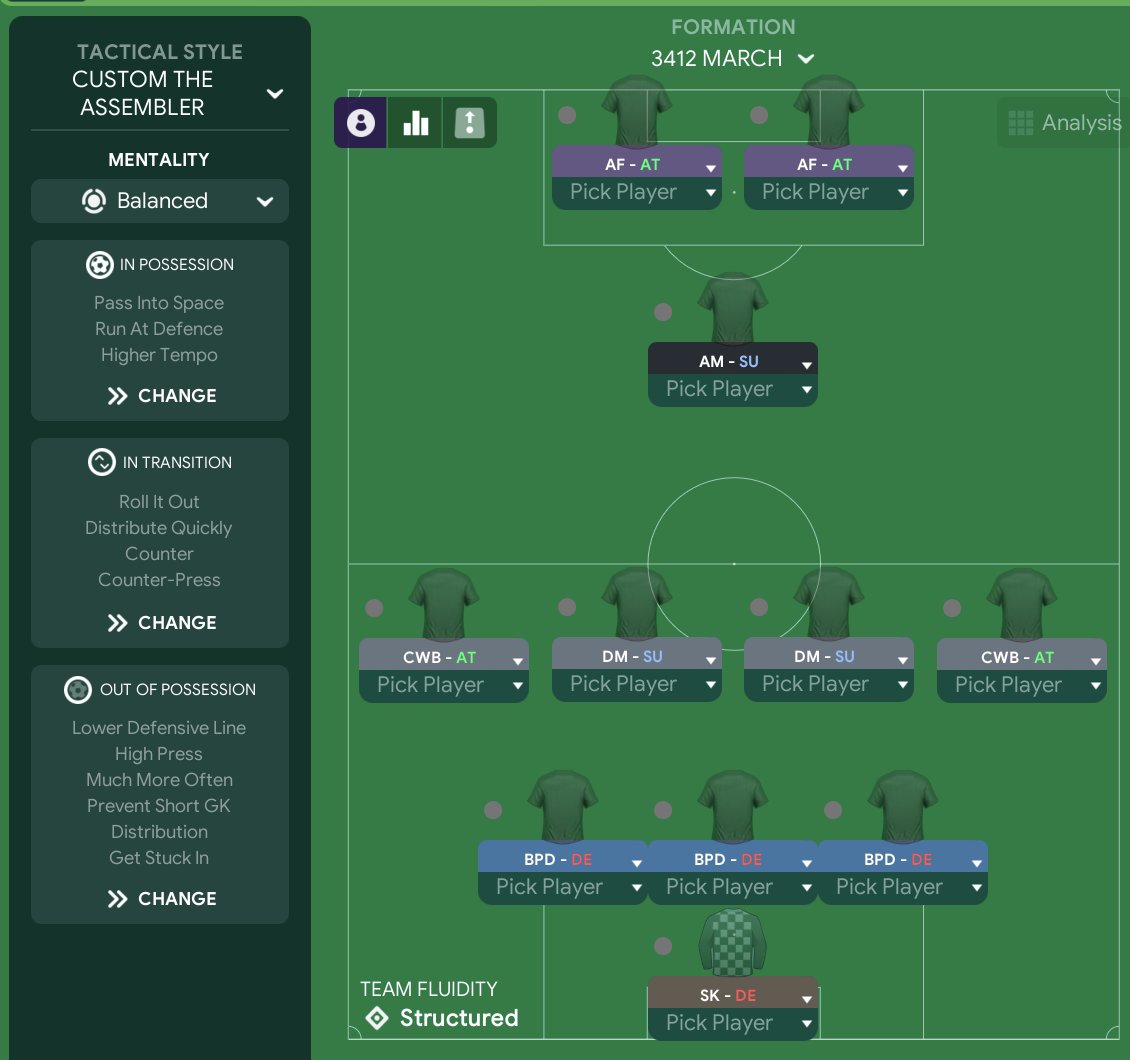This screenshot has height=1060, width=1130.
Task: Open the Analysis panel
Action: (1064, 123)
